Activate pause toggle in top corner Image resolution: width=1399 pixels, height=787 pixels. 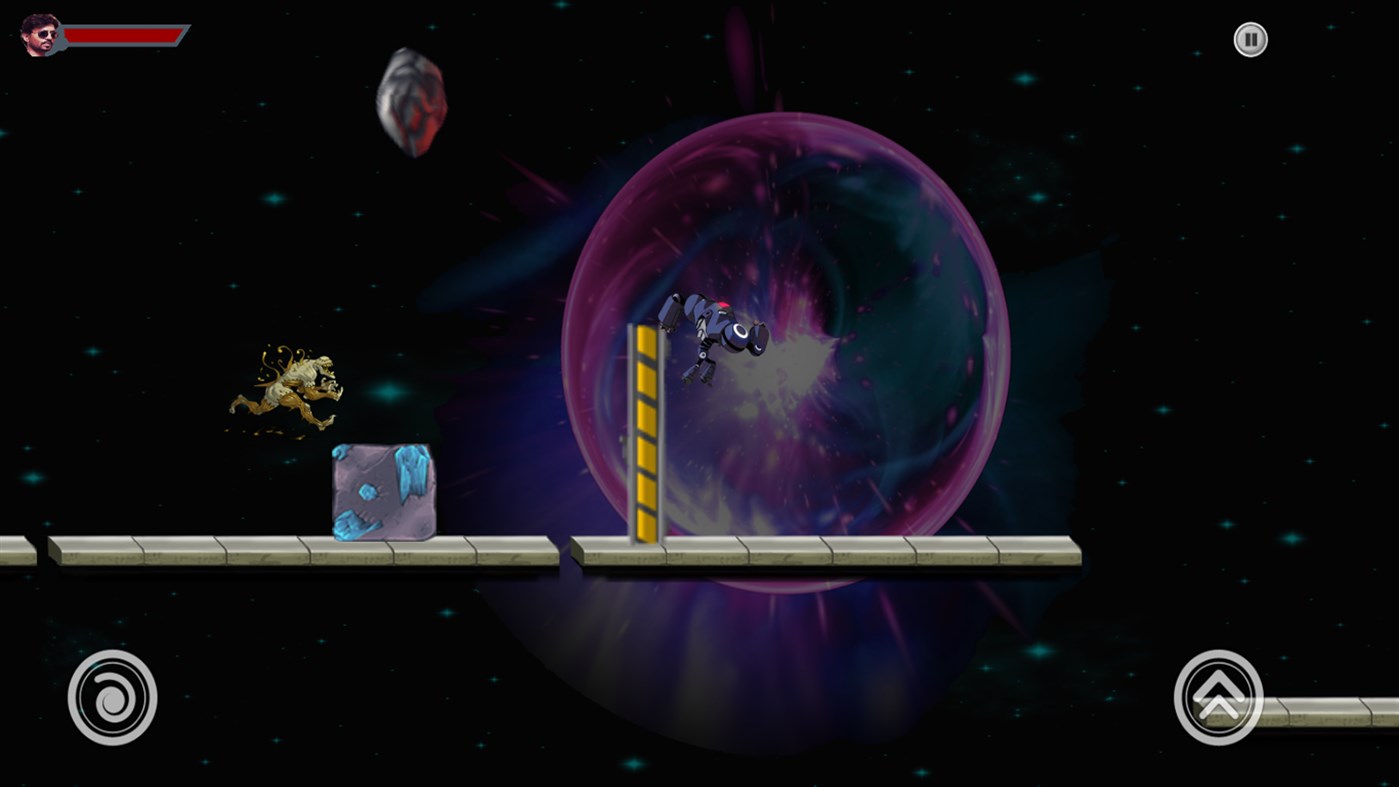pos(1249,39)
